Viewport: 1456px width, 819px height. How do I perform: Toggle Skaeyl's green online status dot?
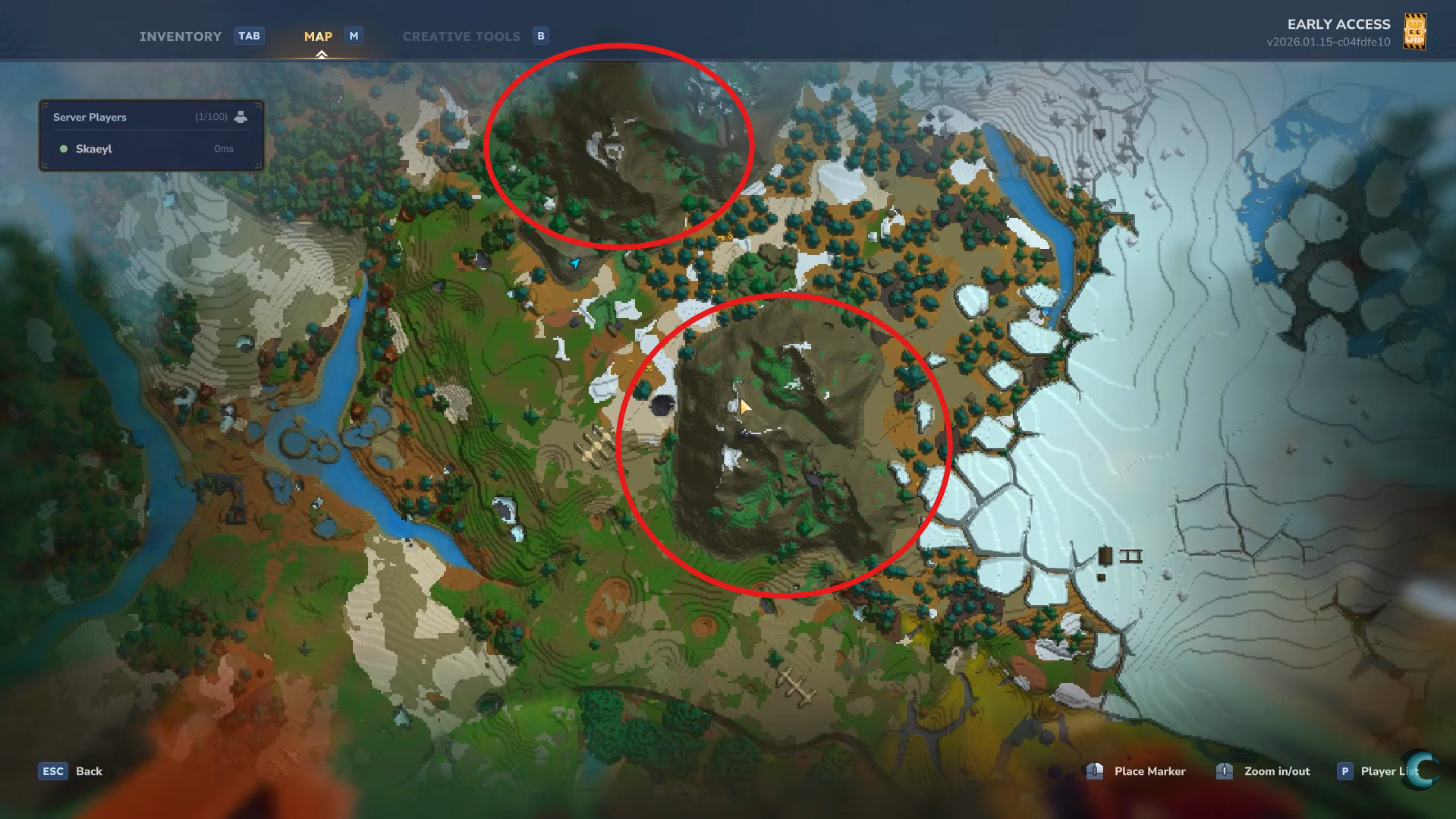point(64,149)
